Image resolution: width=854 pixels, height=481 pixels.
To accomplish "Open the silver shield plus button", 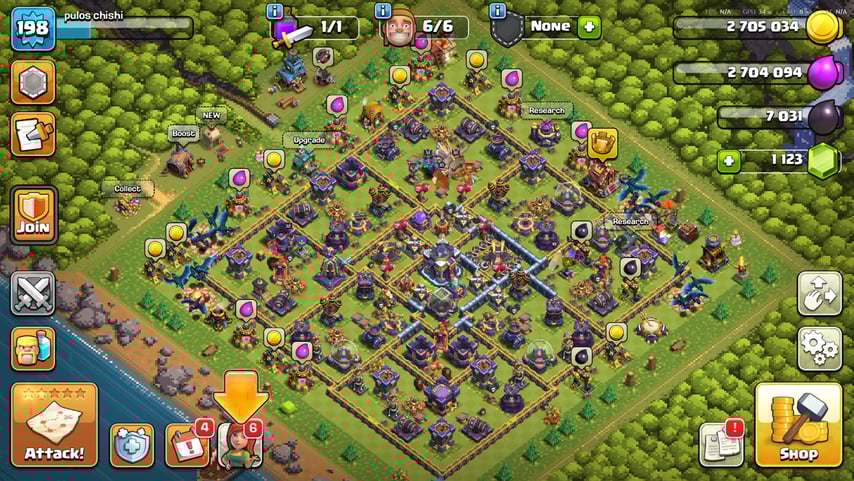I will [132, 446].
